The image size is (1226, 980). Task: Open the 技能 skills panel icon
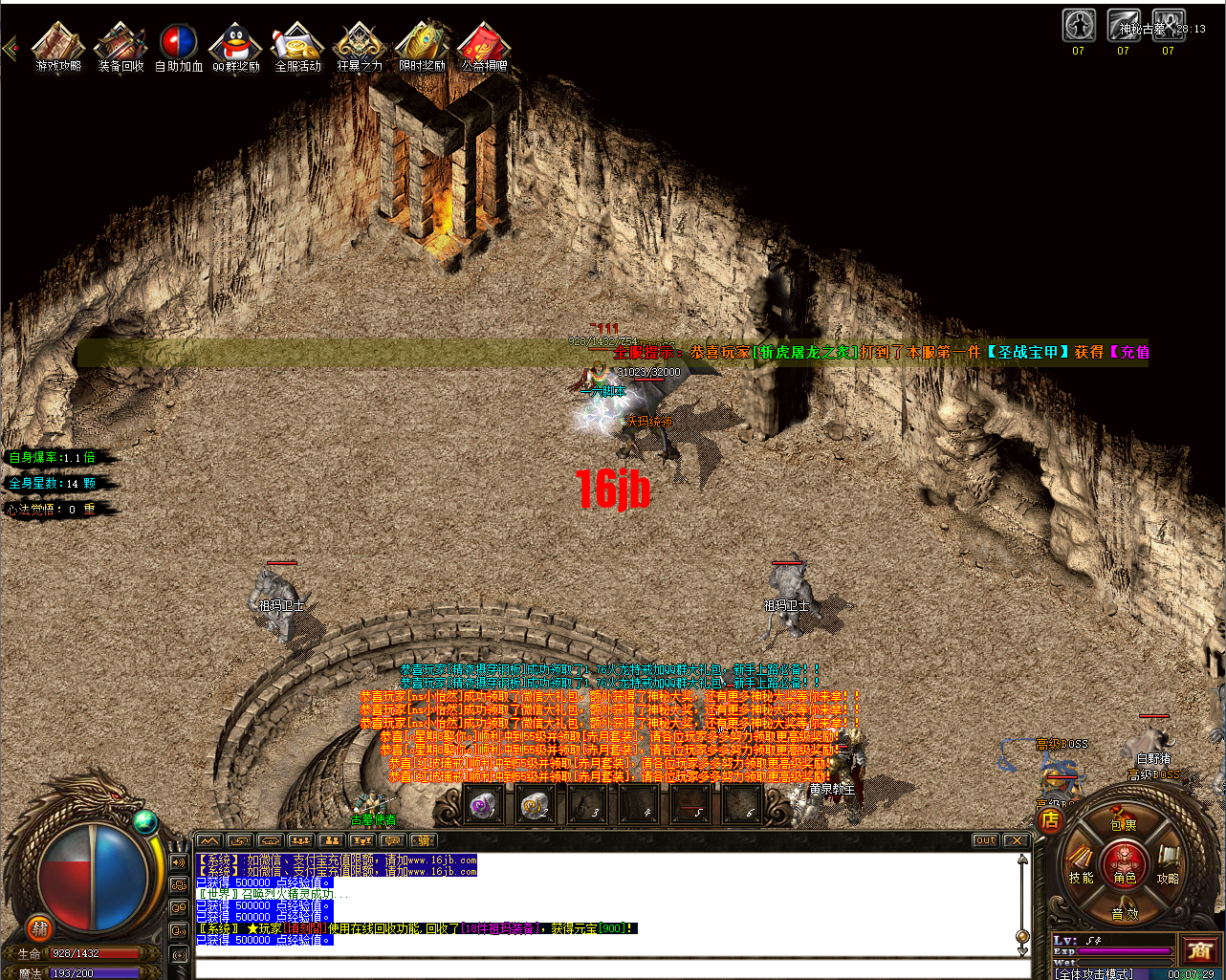click(1082, 878)
